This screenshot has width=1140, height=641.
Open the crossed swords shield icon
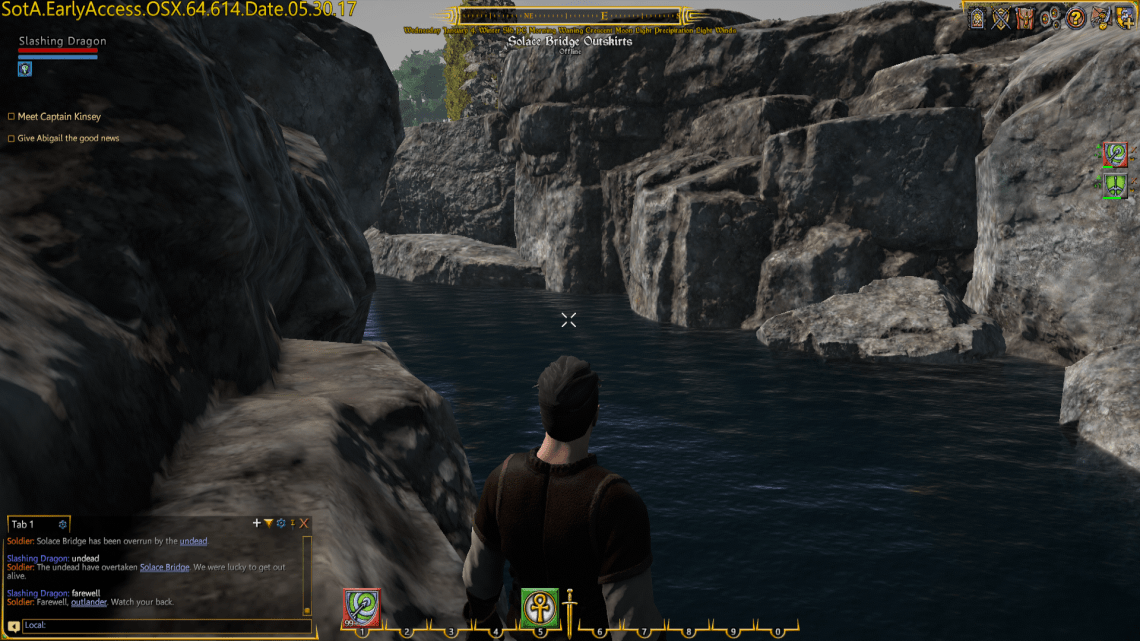tap(1000, 17)
